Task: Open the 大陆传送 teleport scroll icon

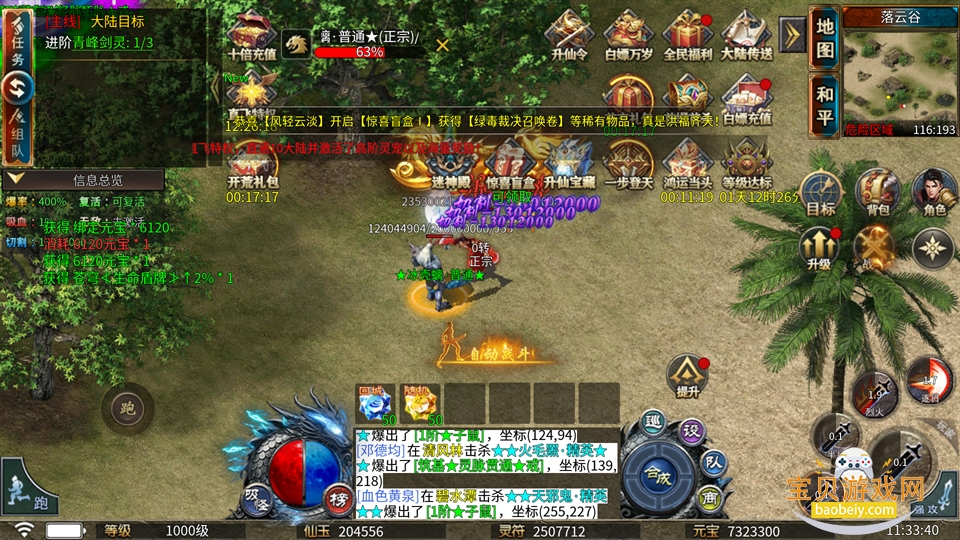Action: 746,36
